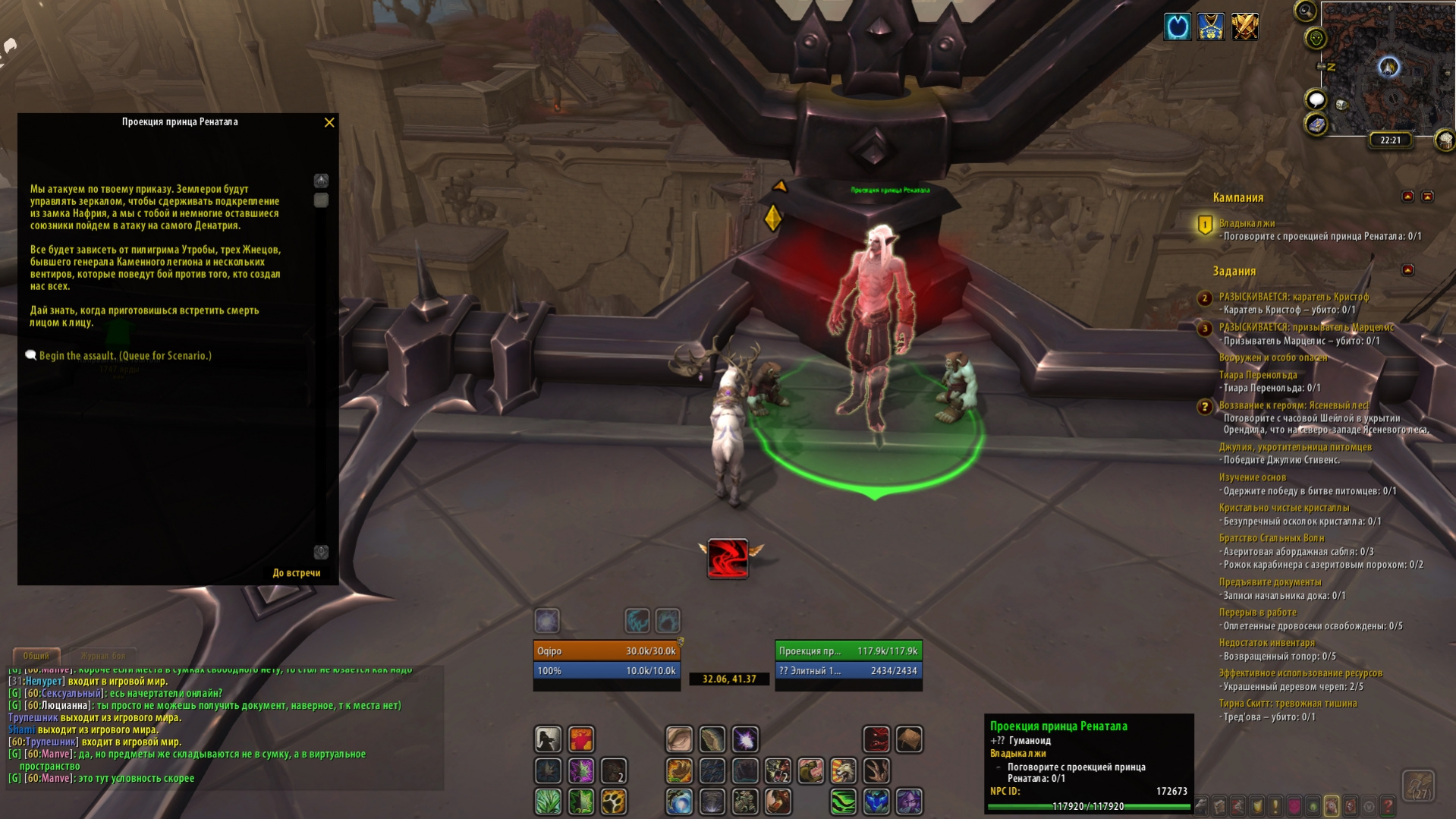Collapse the 'Задания' quest section

coord(1407,270)
